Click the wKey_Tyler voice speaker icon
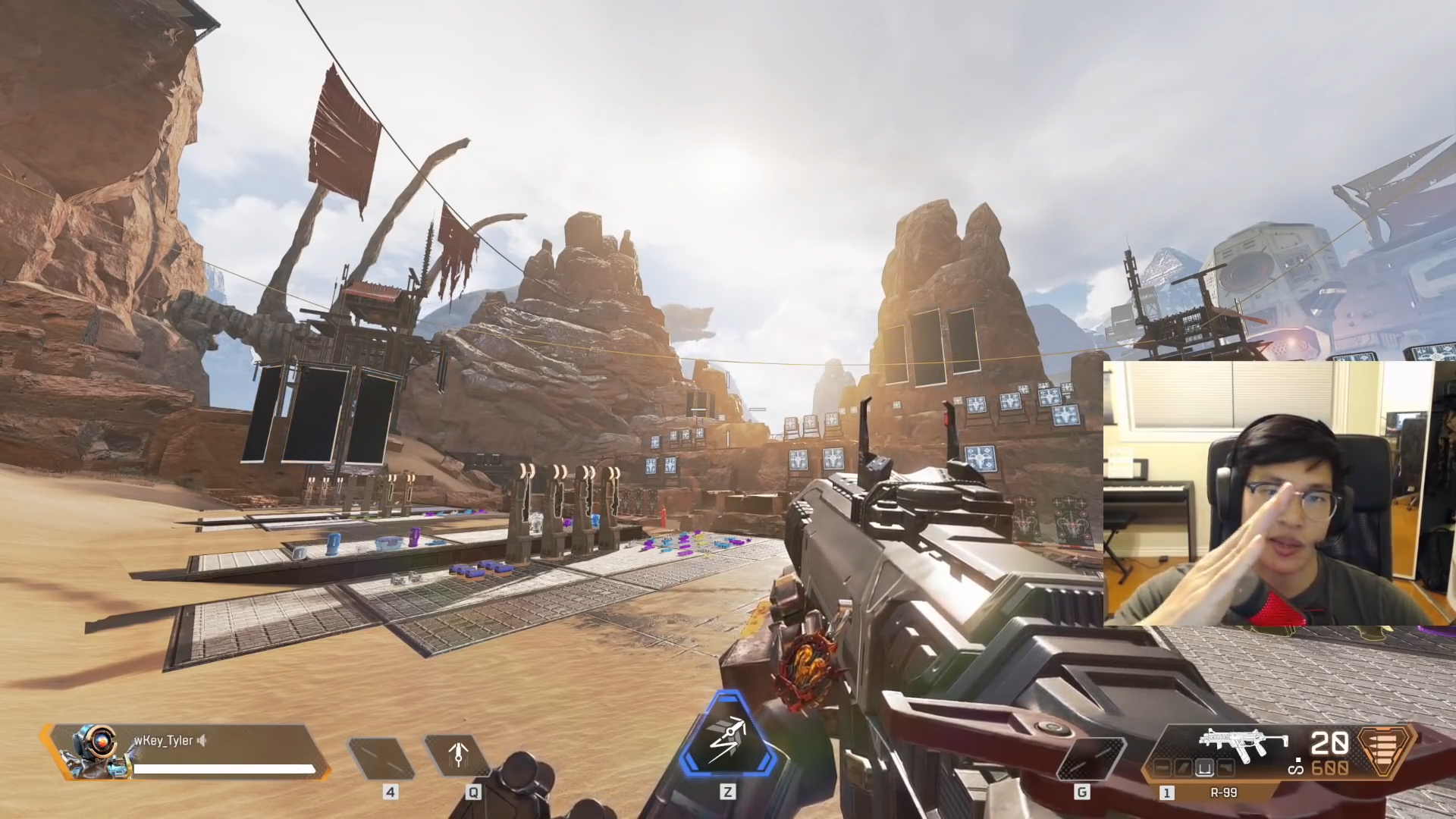This screenshot has width=1456, height=819. point(202,741)
